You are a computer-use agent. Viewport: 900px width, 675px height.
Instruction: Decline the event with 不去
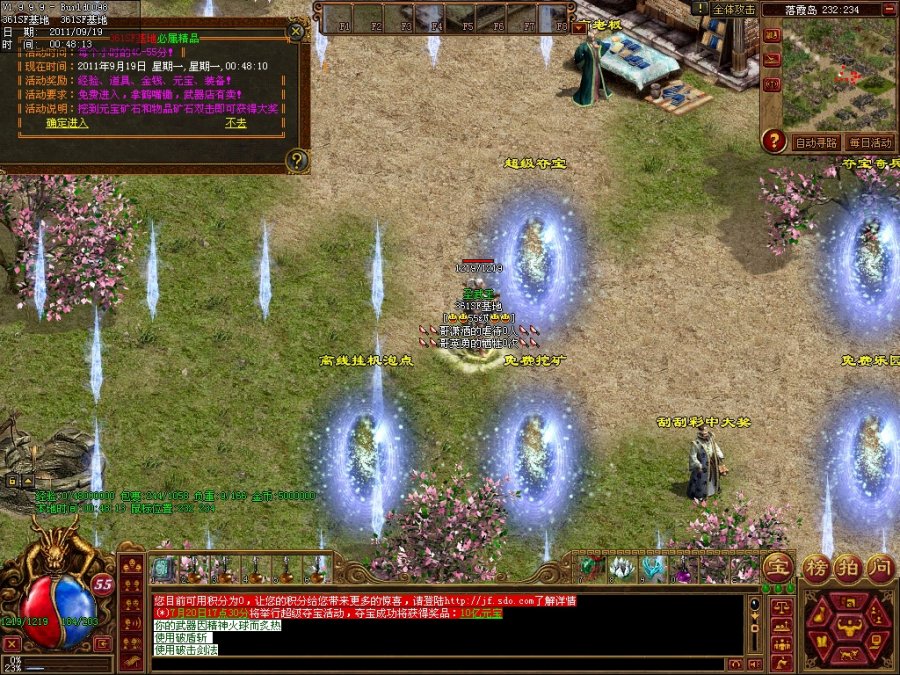point(236,123)
